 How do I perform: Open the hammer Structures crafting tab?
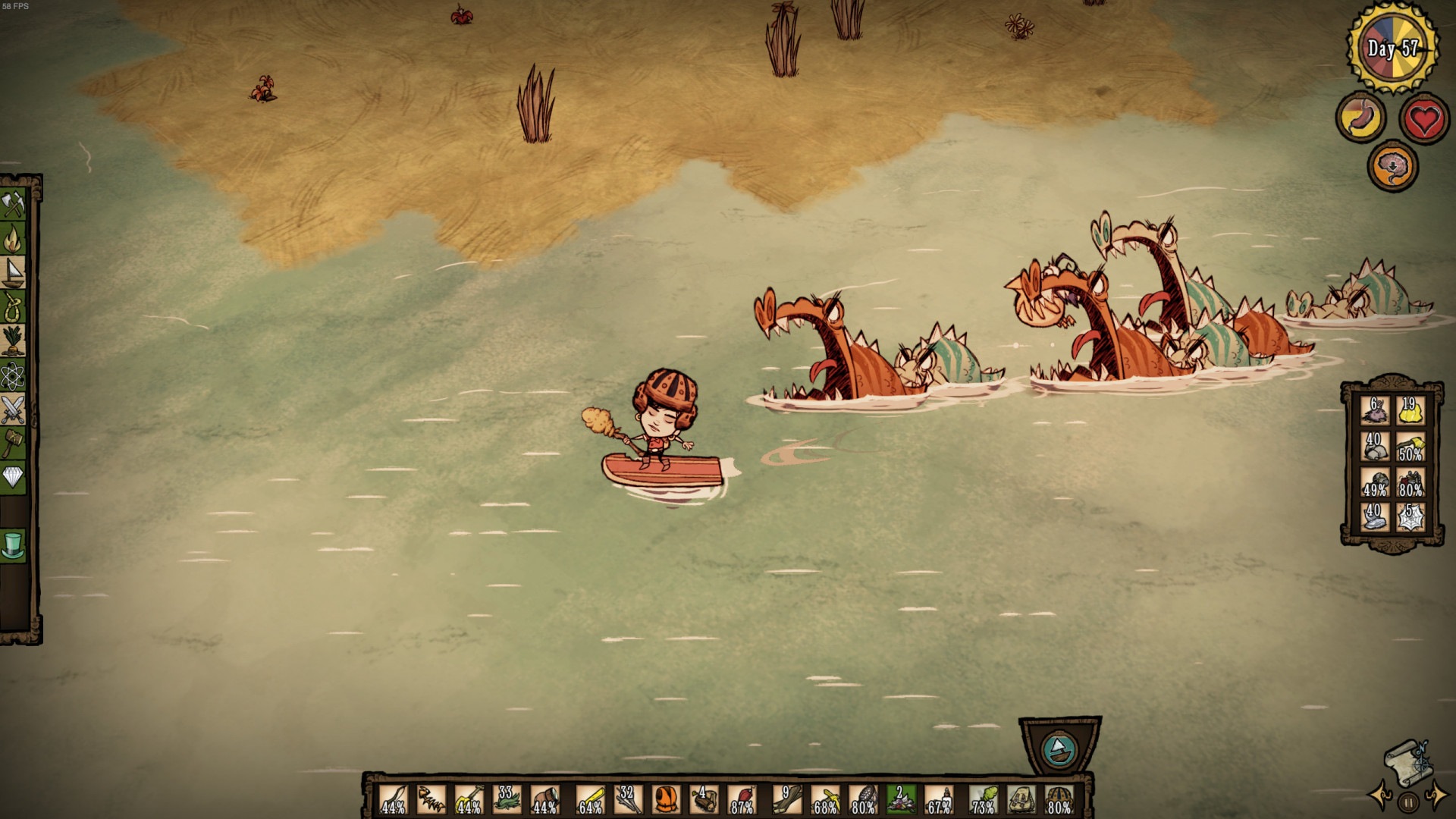[14, 443]
